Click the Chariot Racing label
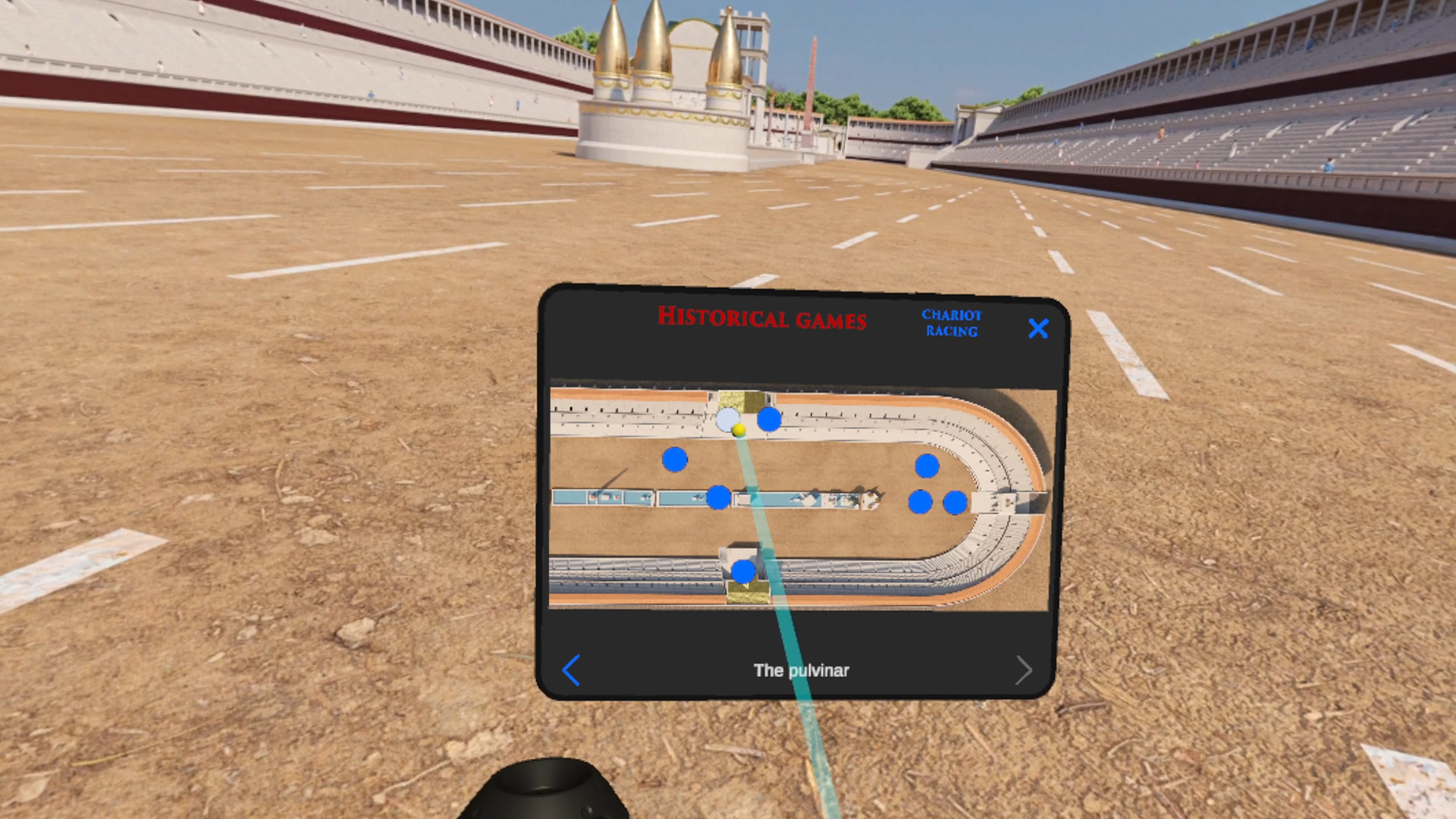1456x819 pixels. [x=951, y=322]
